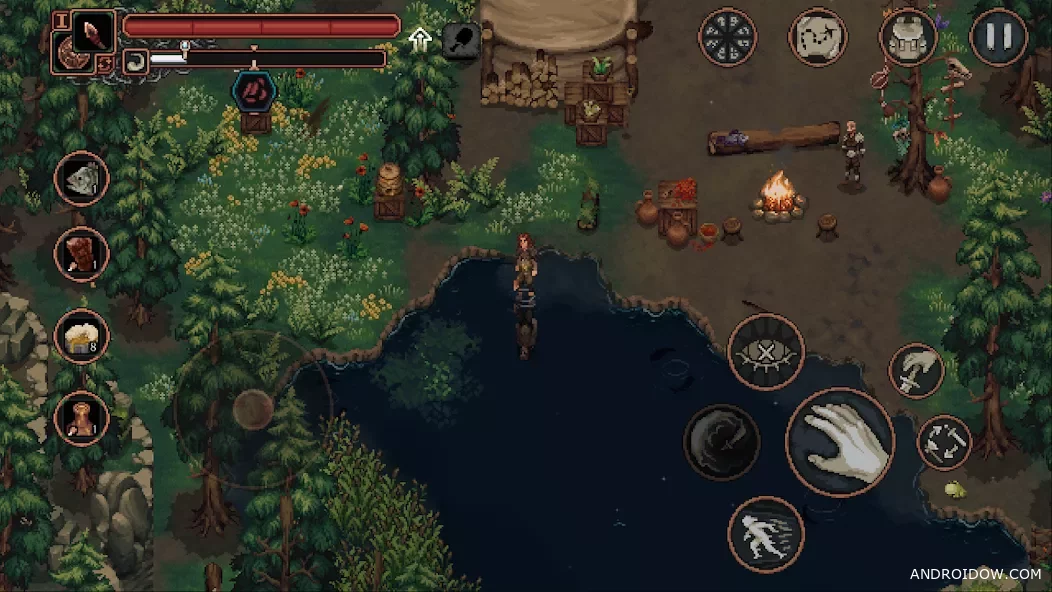Image resolution: width=1052 pixels, height=592 pixels.
Task: Open the rune wheel menu
Action: coord(727,38)
